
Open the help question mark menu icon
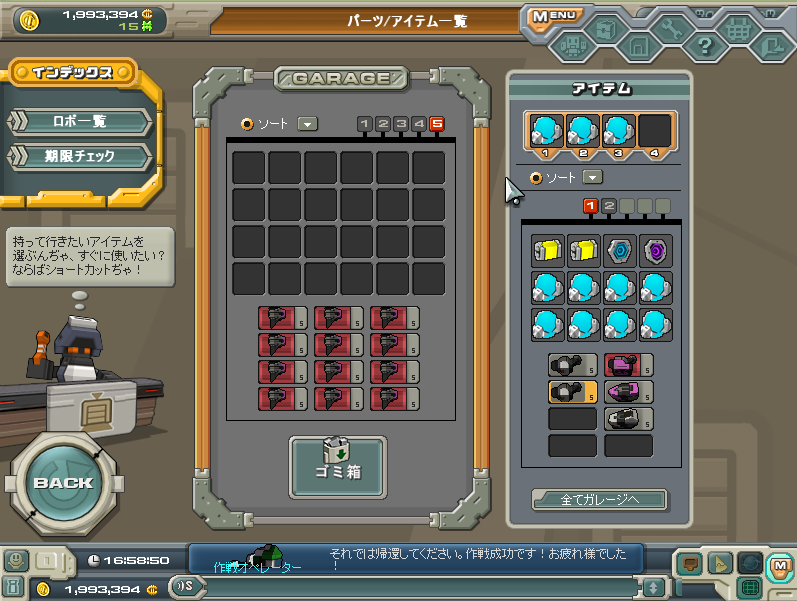[704, 45]
